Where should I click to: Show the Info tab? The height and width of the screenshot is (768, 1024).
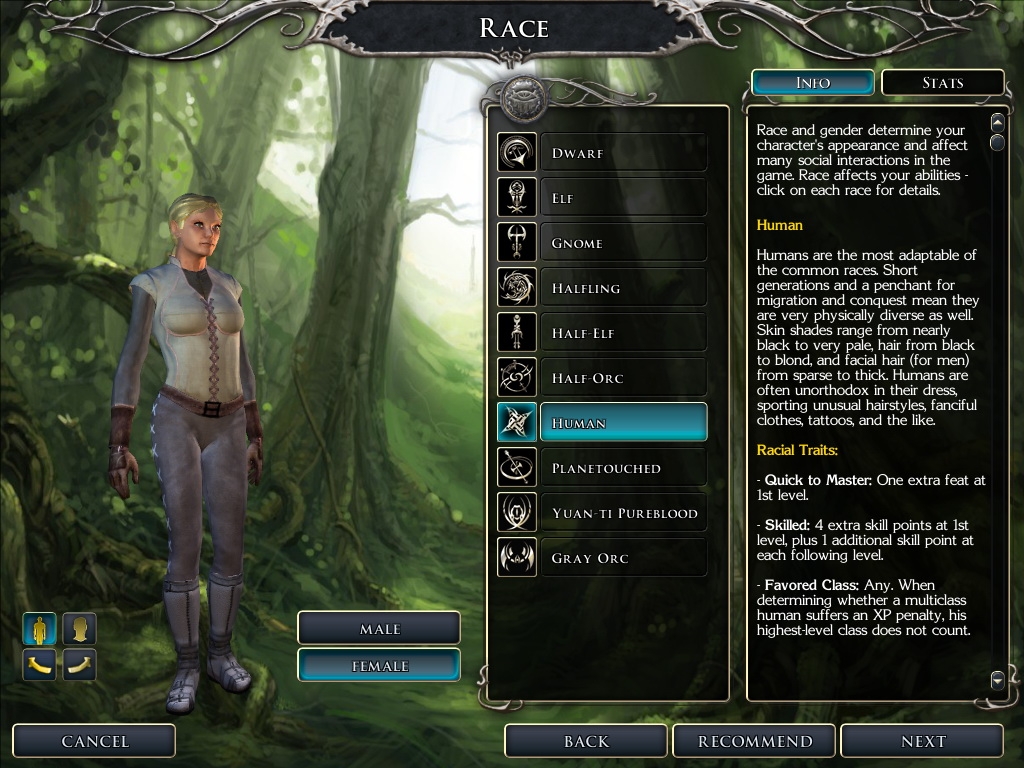(813, 83)
